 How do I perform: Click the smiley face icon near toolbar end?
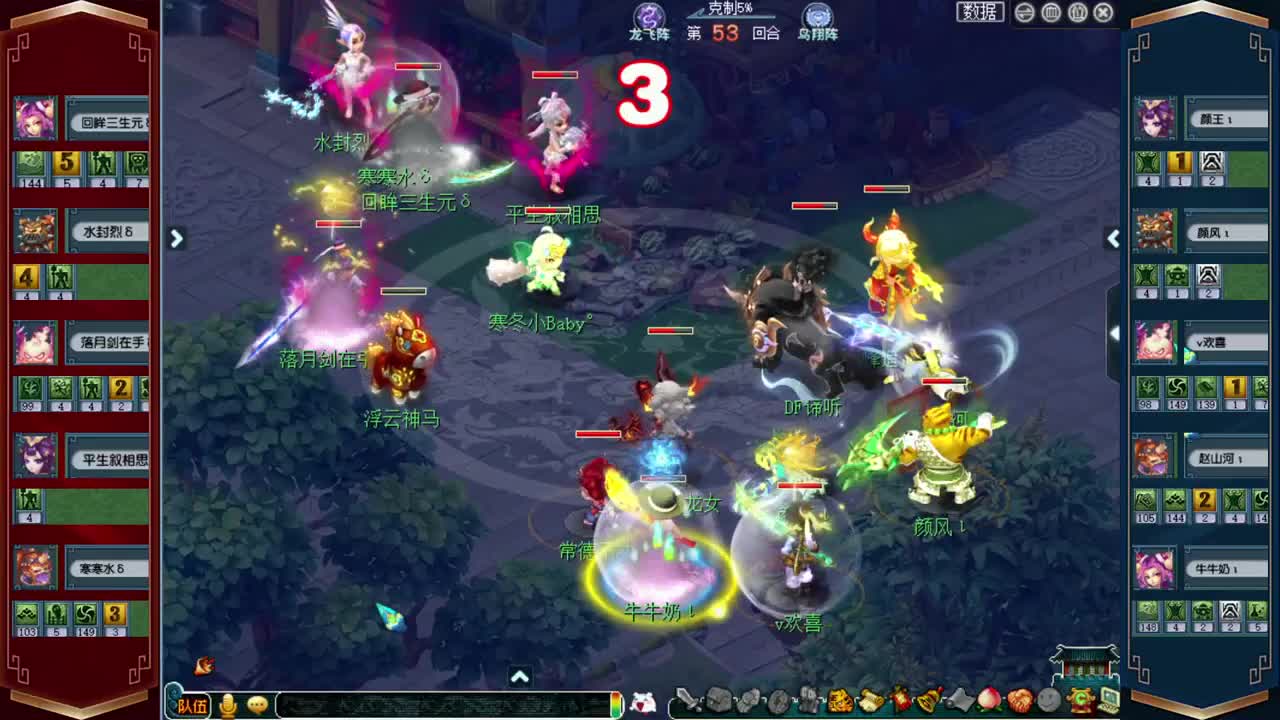1048,702
